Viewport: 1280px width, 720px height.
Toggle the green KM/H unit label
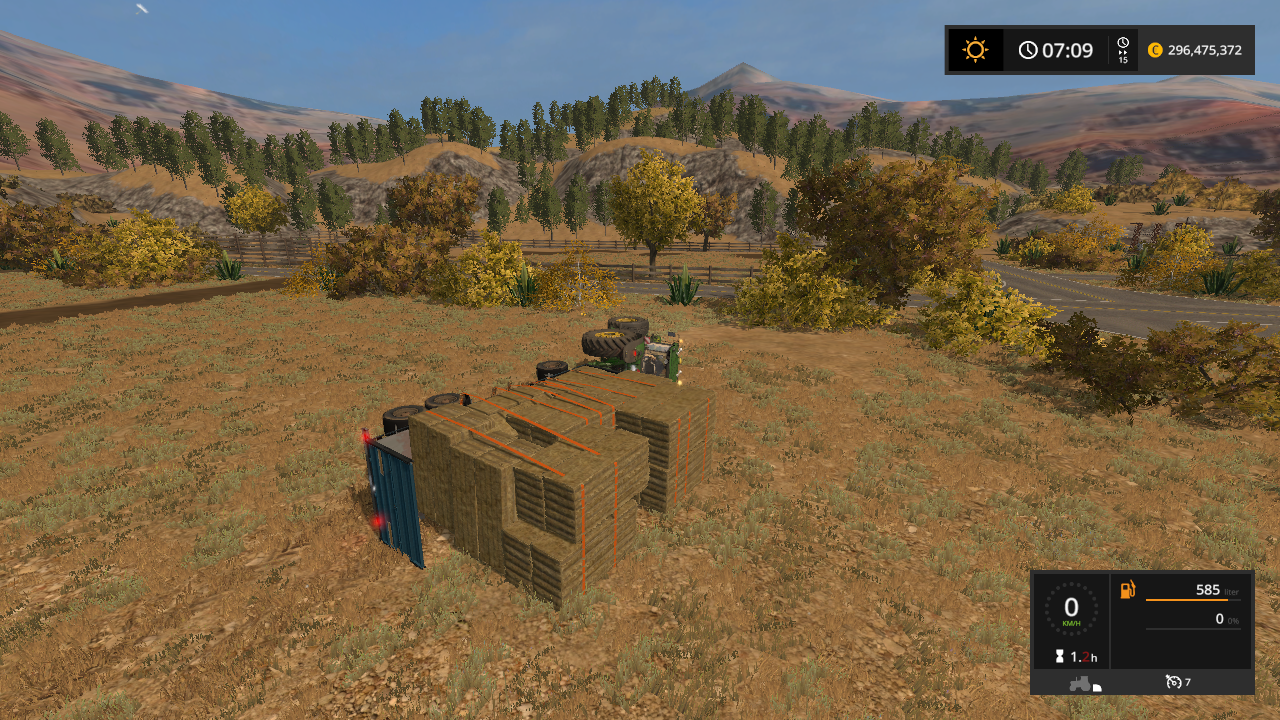pos(1071,622)
